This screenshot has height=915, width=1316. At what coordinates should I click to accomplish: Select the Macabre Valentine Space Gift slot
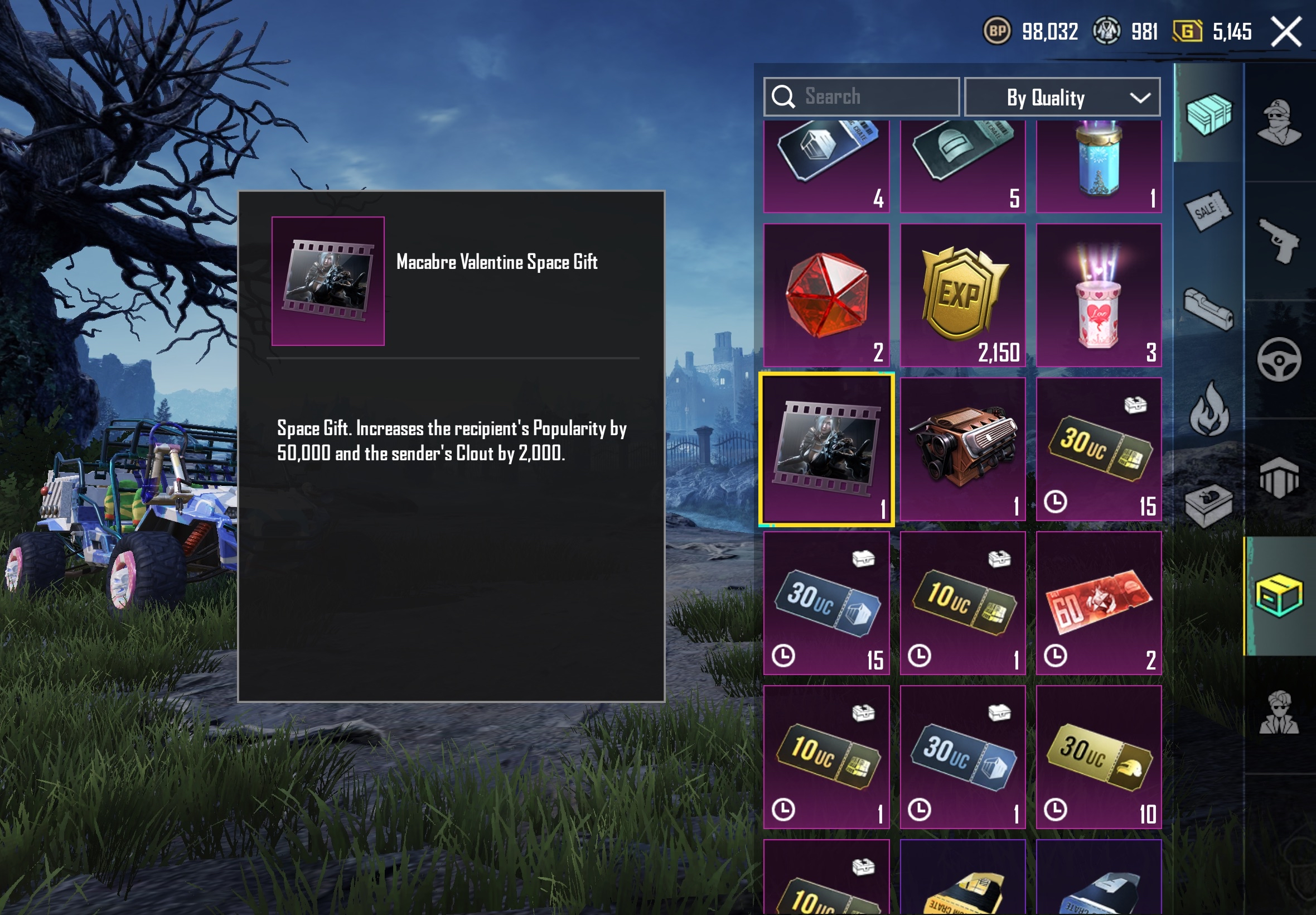[826, 450]
